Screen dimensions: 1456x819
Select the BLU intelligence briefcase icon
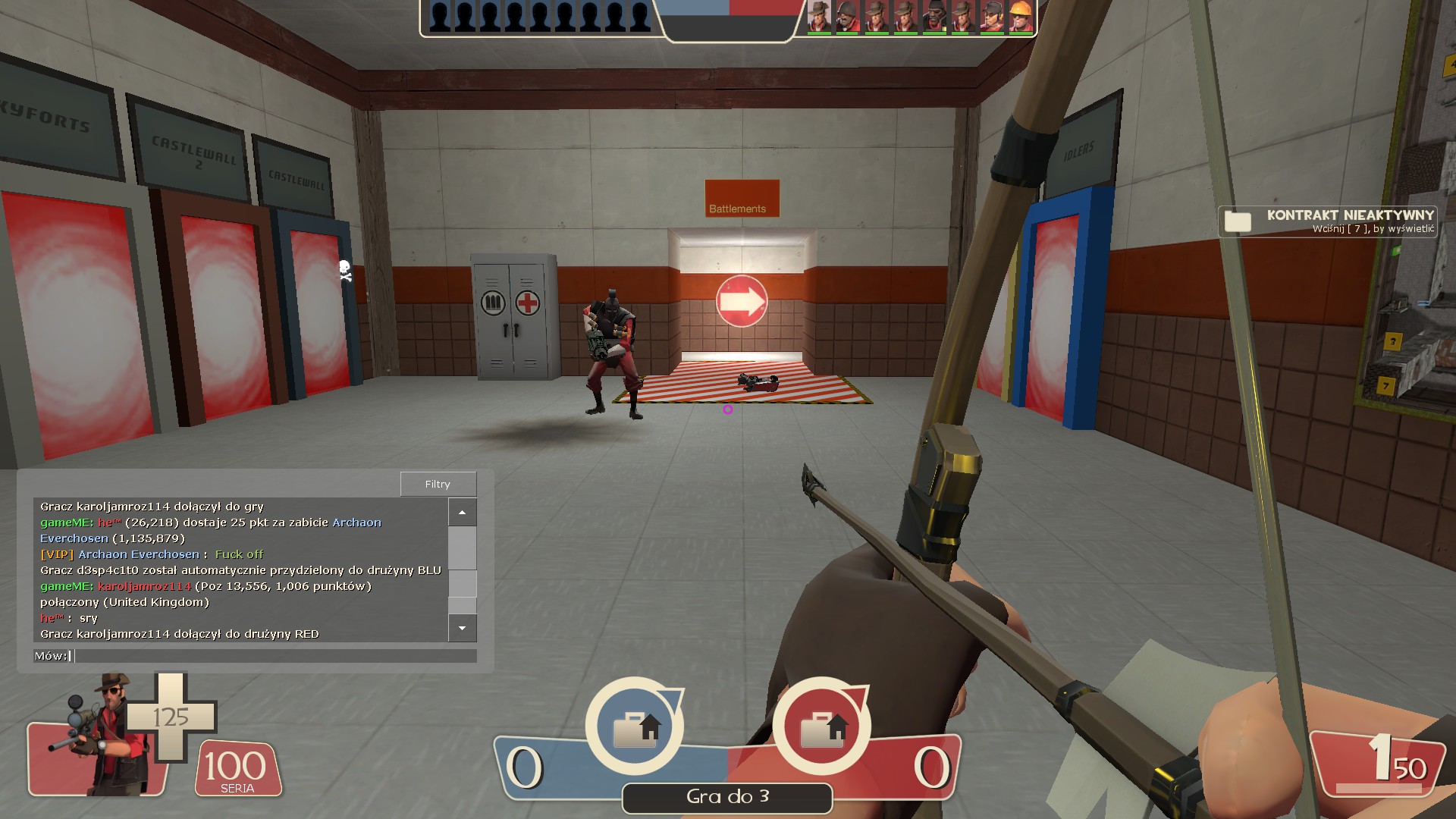click(635, 726)
